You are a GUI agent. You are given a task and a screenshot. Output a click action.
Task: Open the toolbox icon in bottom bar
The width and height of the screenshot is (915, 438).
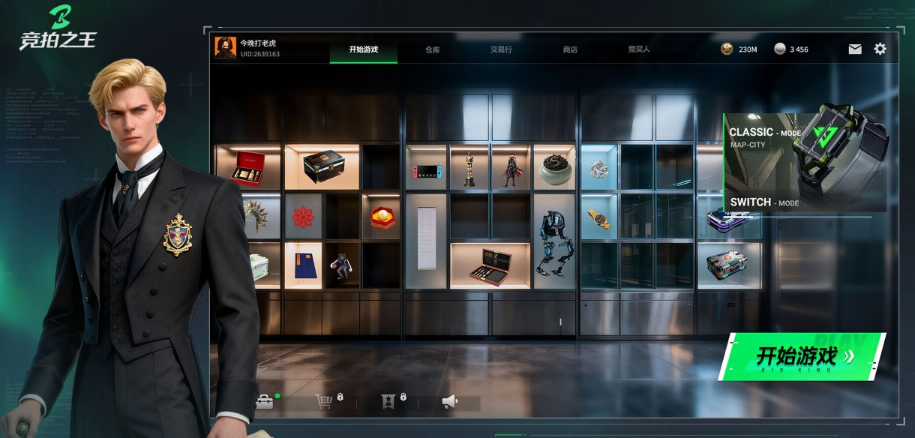pos(264,401)
